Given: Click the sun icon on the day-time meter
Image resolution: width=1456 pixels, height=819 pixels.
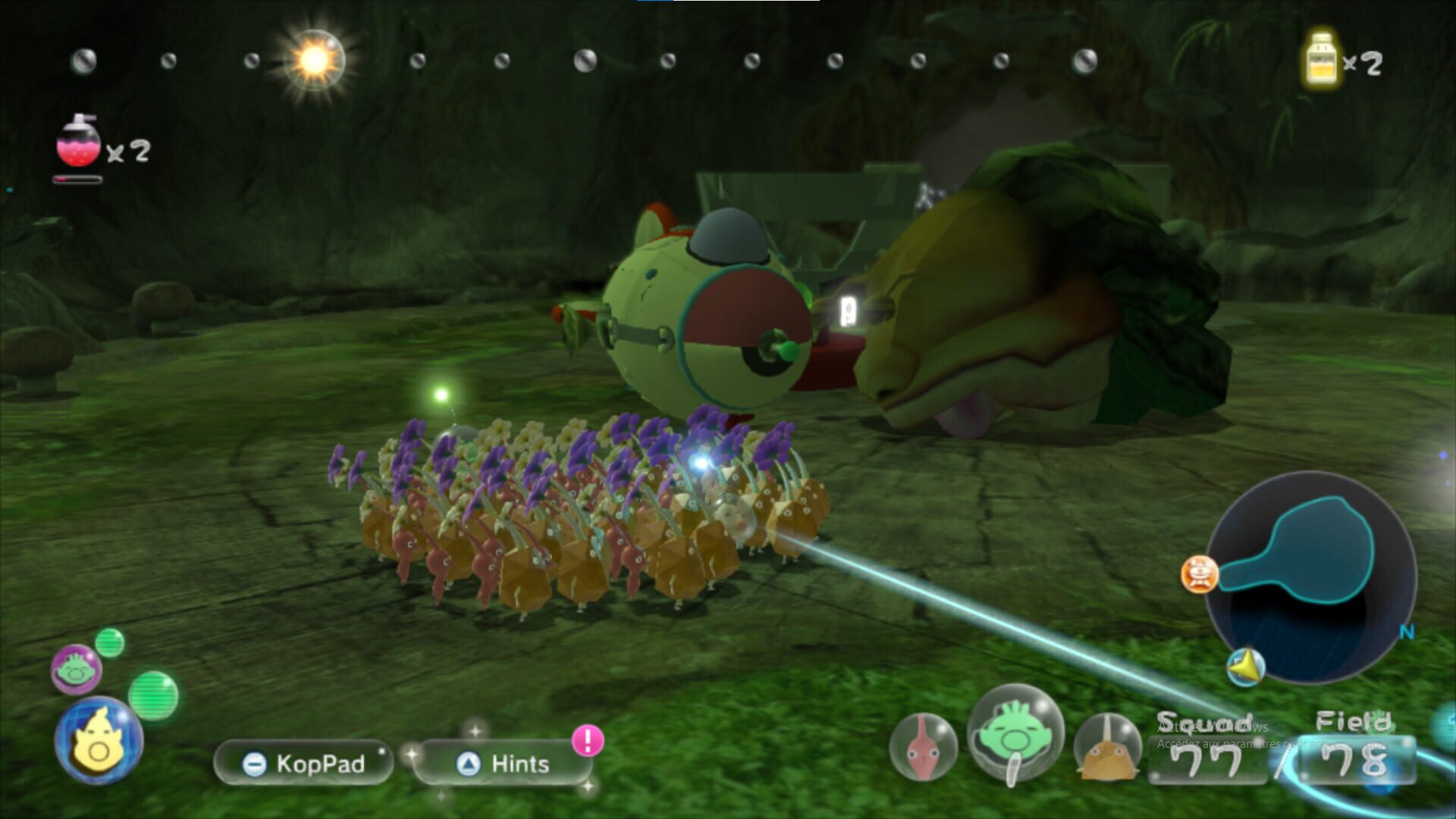Looking at the screenshot, I should point(316,59).
